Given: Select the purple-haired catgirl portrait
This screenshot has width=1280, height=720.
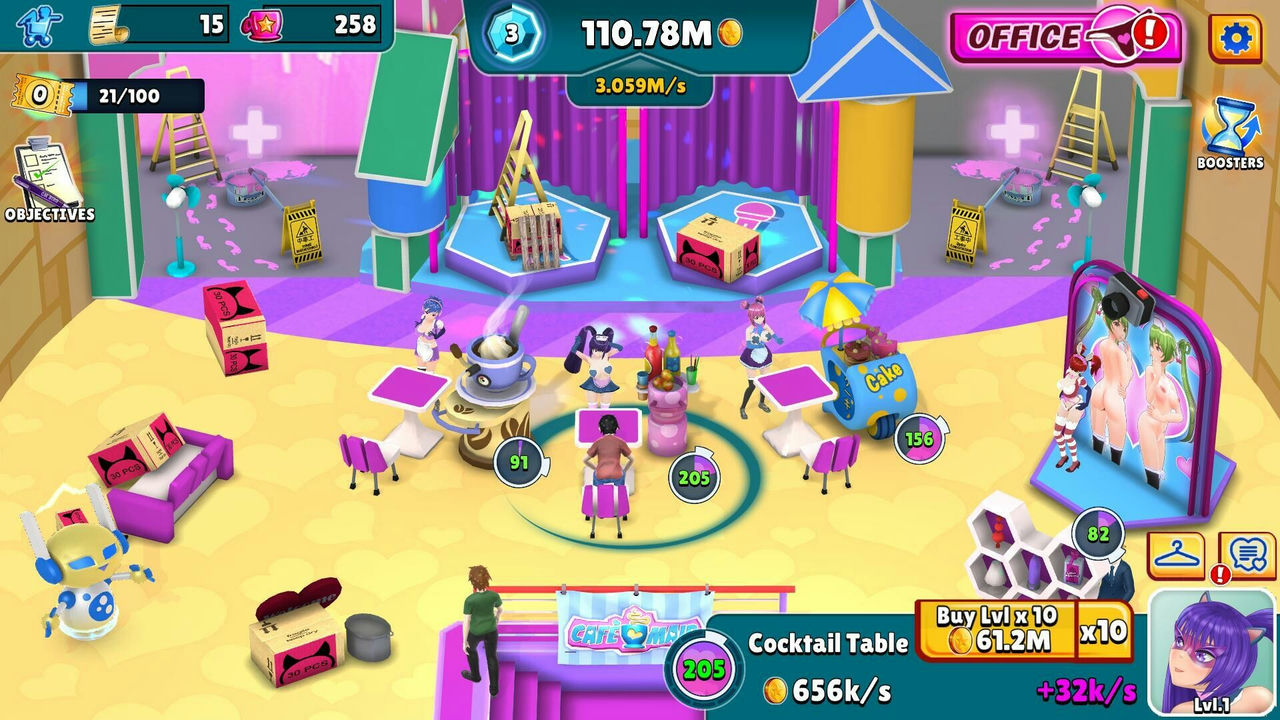Looking at the screenshot, I should point(1212,651).
